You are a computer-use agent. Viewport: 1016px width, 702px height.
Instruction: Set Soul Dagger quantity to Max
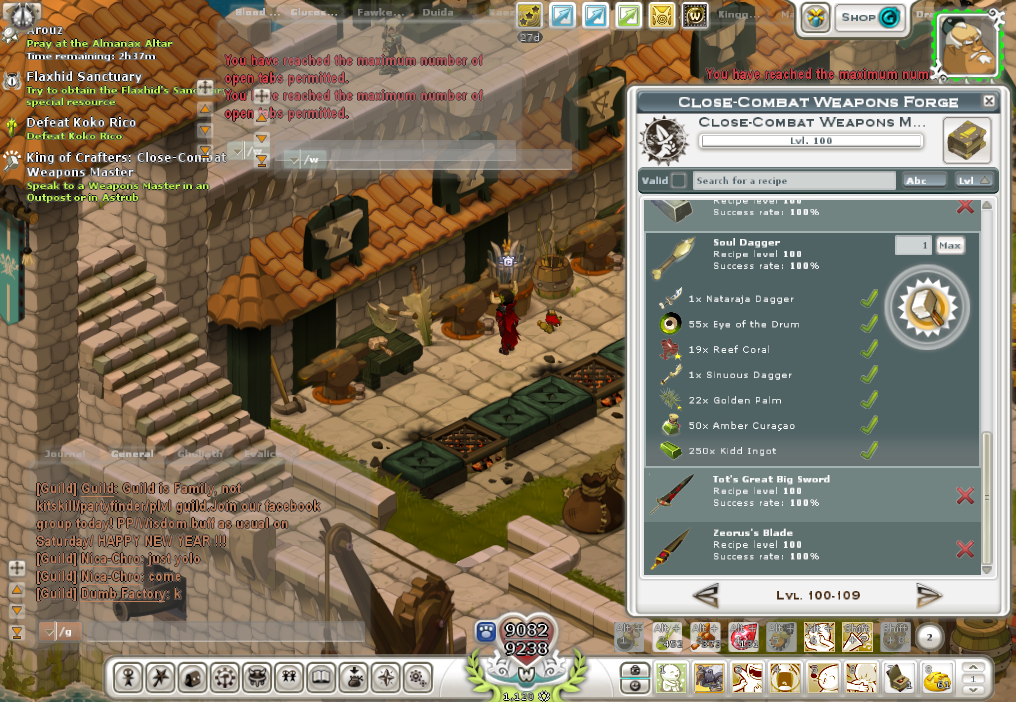tap(950, 245)
